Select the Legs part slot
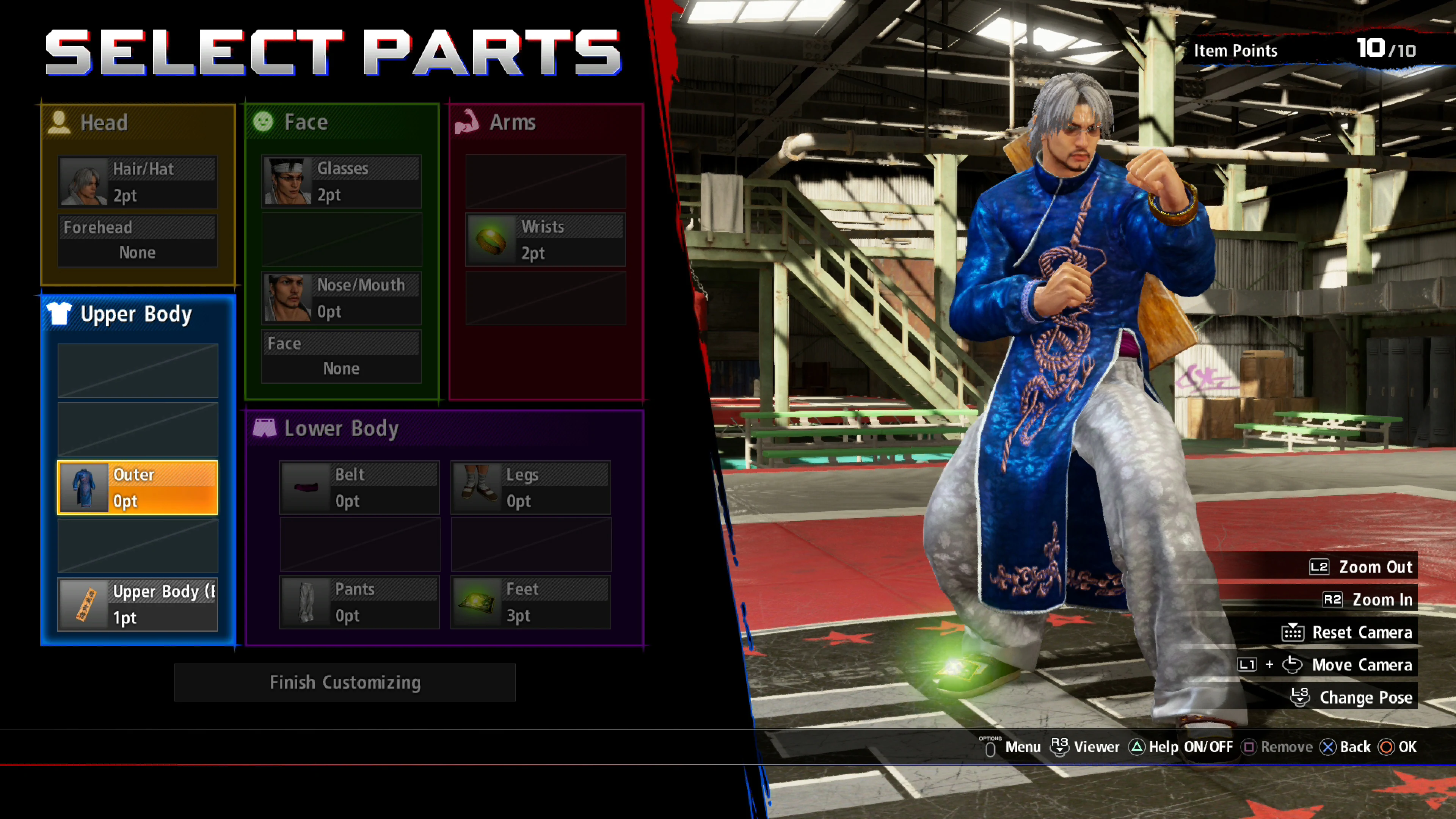This screenshot has height=819, width=1456. pos(531,488)
